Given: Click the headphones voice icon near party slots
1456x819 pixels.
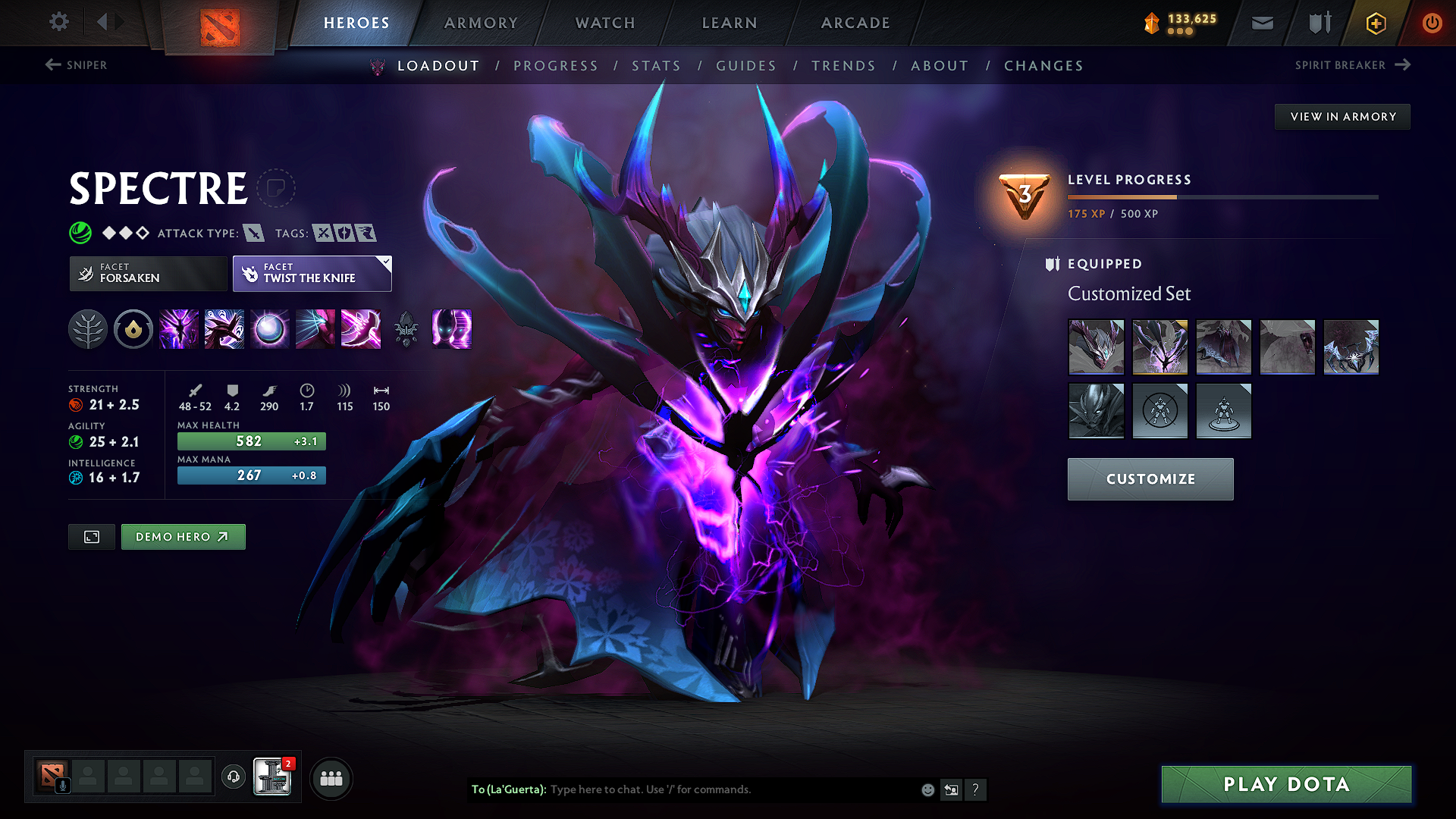Looking at the screenshot, I should pos(233,778).
